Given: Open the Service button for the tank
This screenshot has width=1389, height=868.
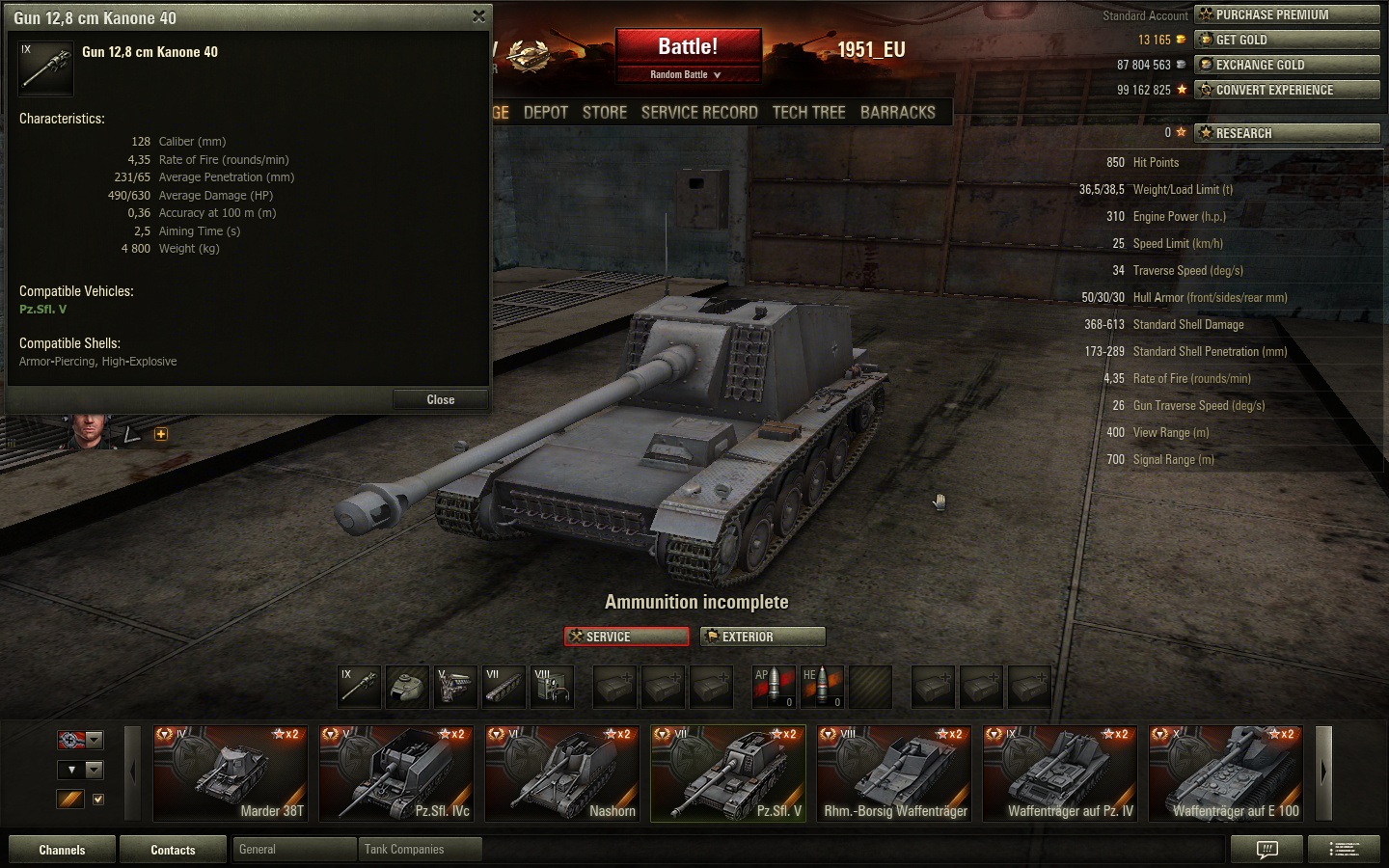Looking at the screenshot, I should [627, 637].
